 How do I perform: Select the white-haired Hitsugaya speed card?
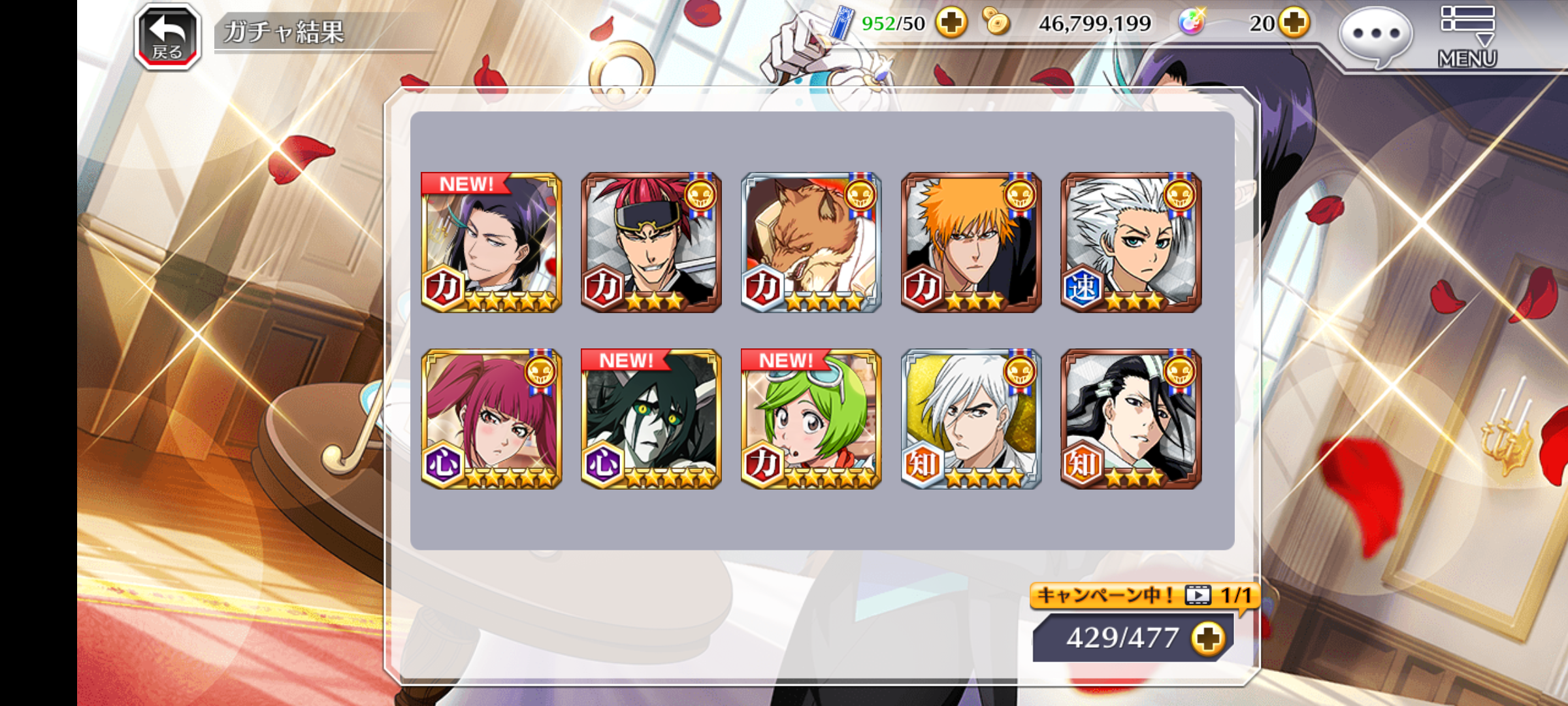1131,243
